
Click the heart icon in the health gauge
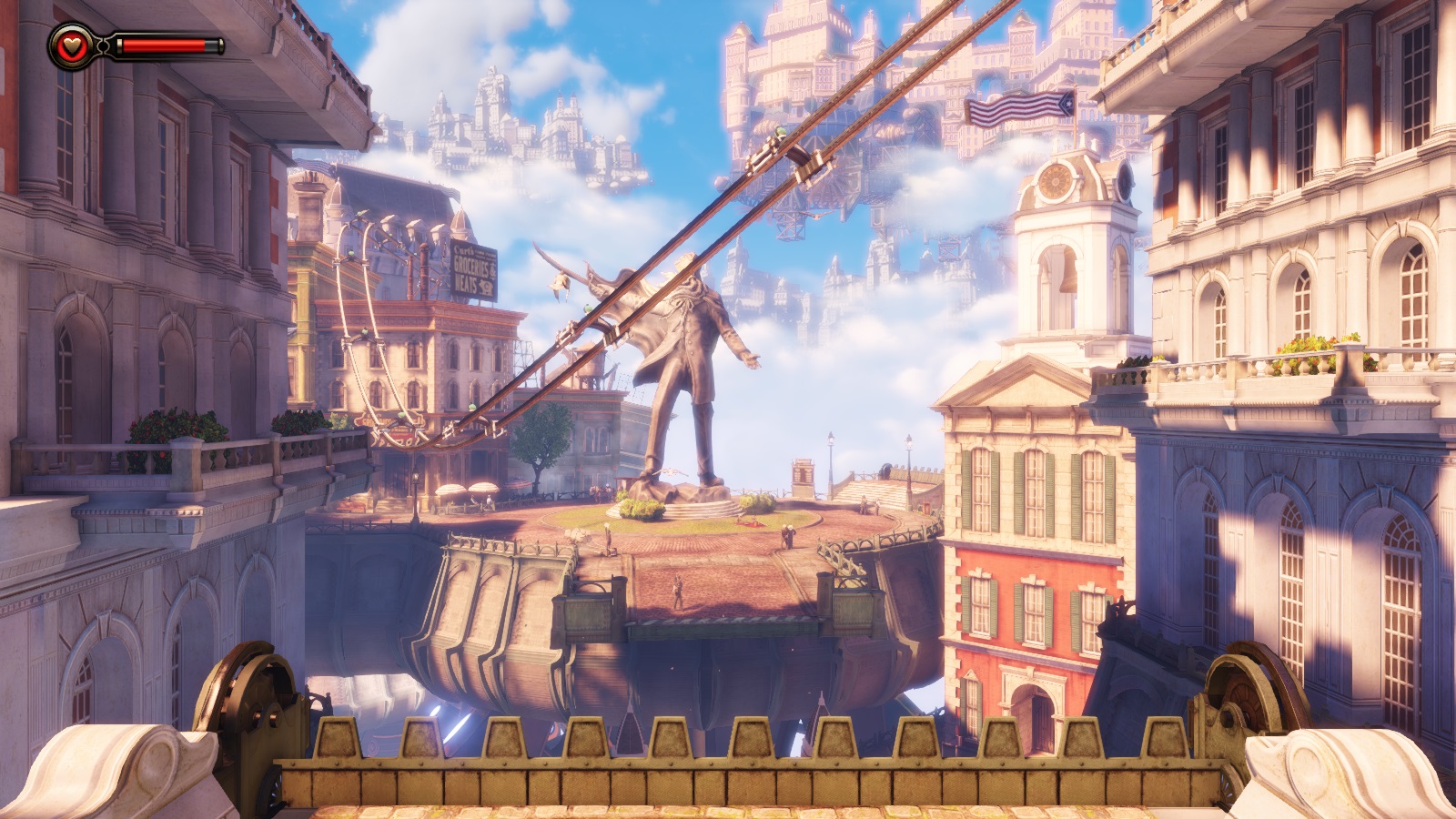click(x=69, y=45)
